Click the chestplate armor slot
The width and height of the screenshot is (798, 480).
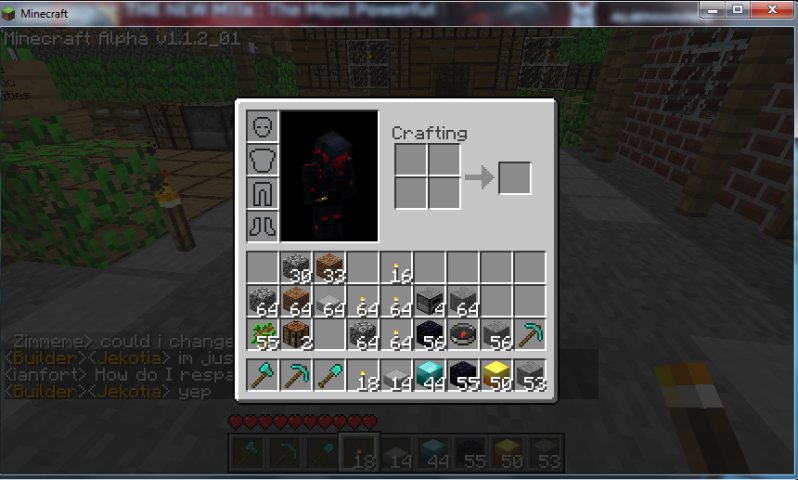point(262,159)
